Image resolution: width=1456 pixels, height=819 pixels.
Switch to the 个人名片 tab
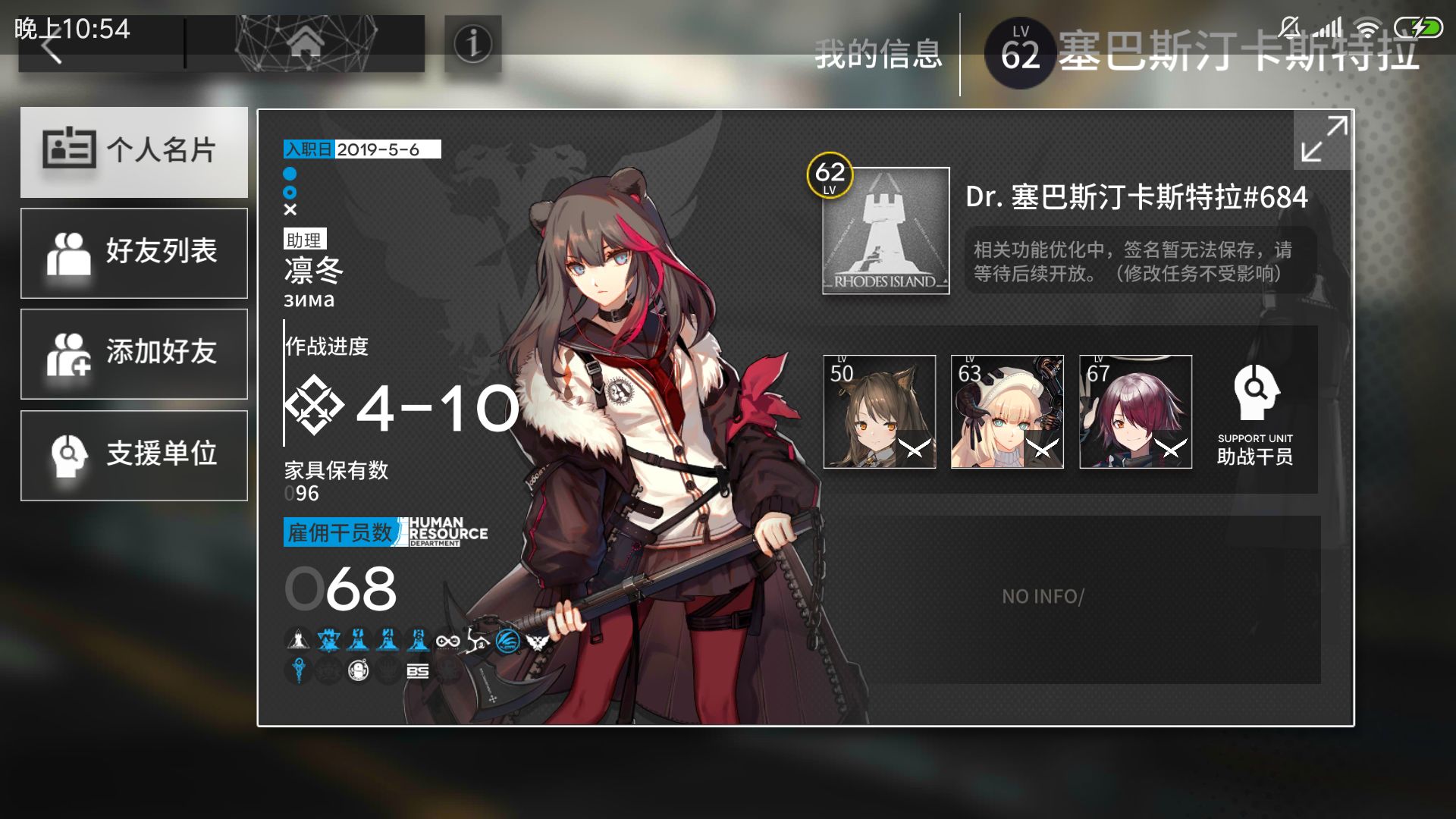[134, 152]
